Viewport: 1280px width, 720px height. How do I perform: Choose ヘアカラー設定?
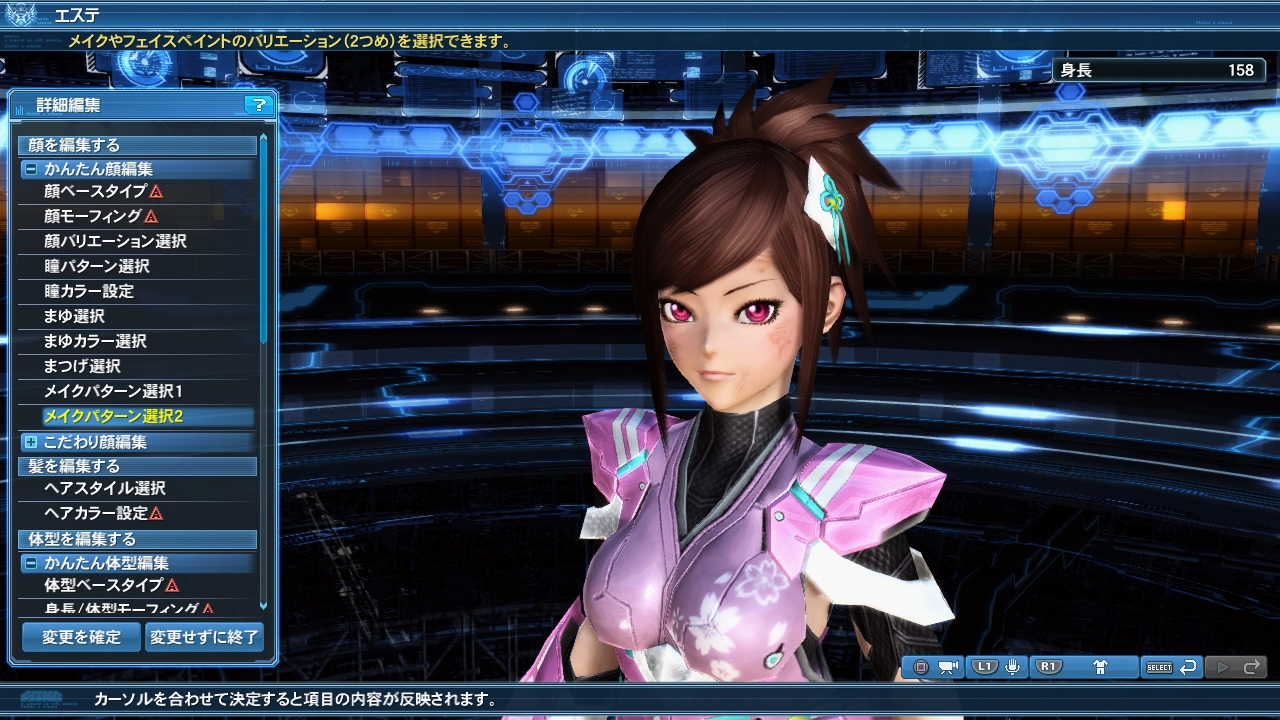[x=96, y=513]
